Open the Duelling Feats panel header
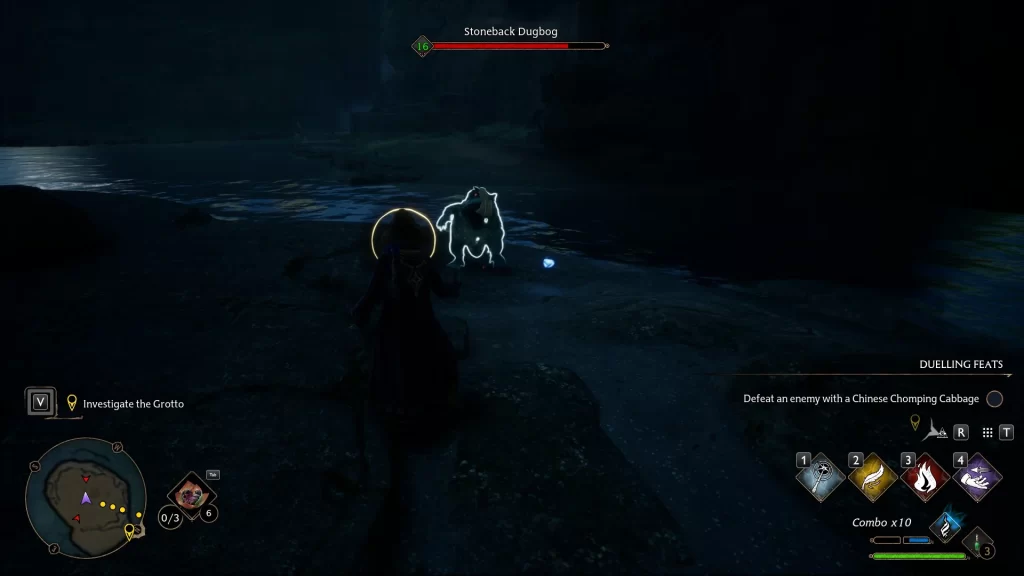 pyautogui.click(x=960, y=365)
